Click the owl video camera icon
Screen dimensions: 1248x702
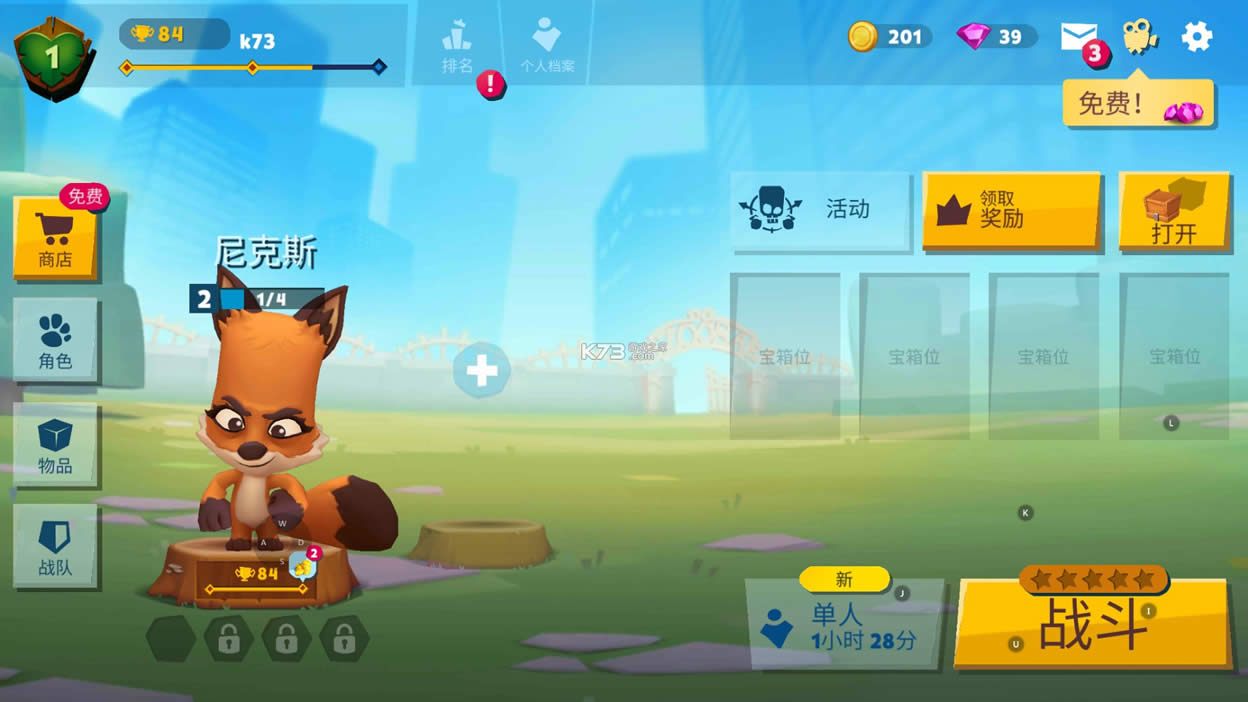[x=1138, y=37]
